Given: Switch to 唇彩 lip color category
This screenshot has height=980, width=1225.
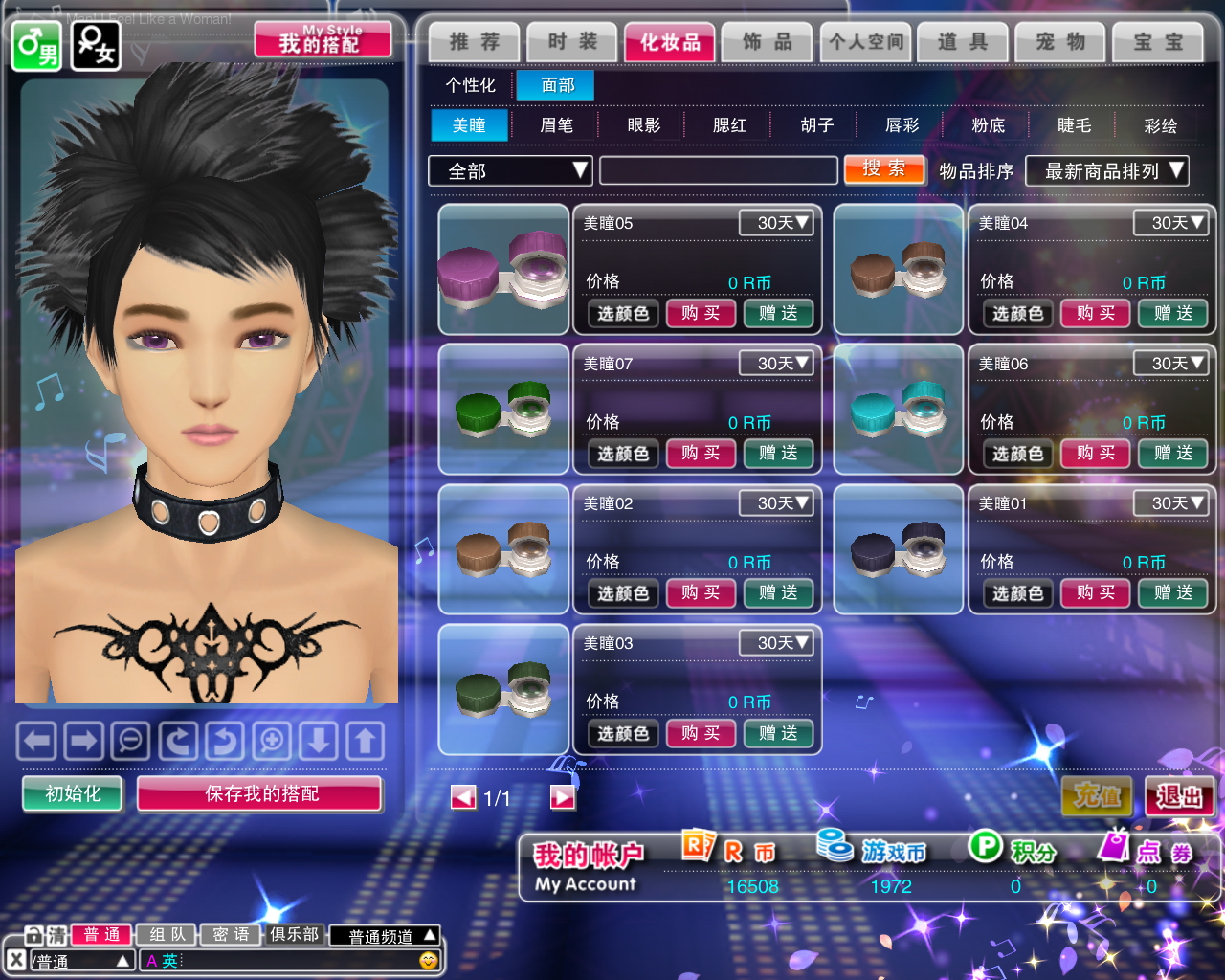Looking at the screenshot, I should pyautogui.click(x=902, y=125).
